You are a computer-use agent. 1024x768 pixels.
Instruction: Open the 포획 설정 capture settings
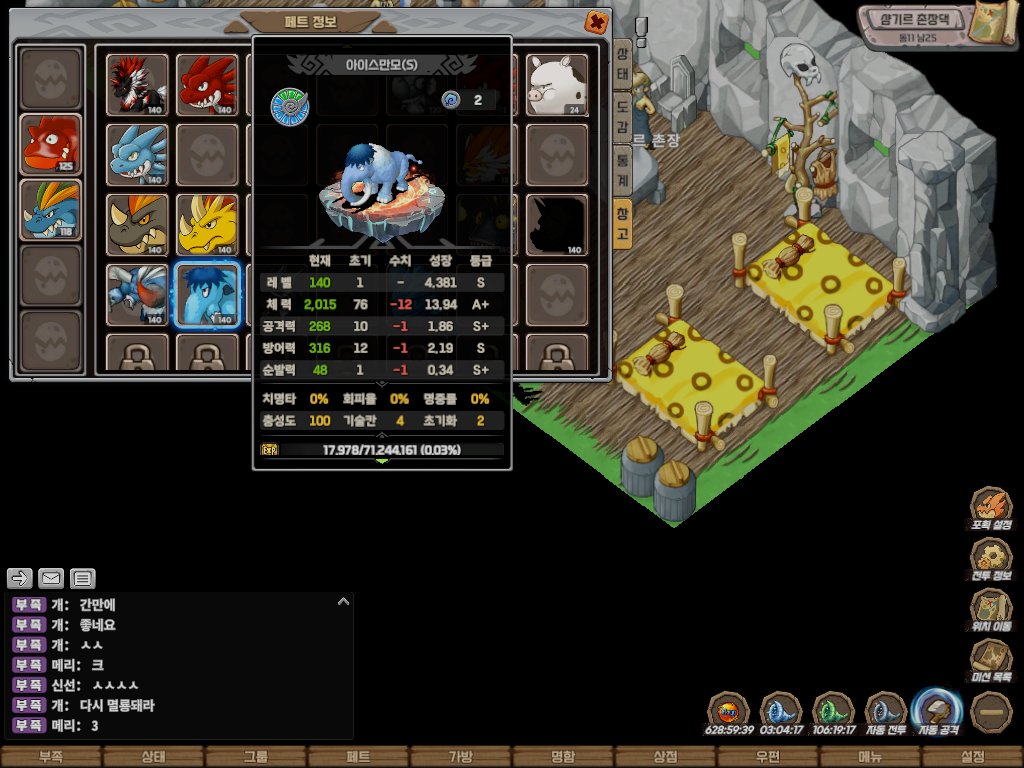(x=992, y=507)
